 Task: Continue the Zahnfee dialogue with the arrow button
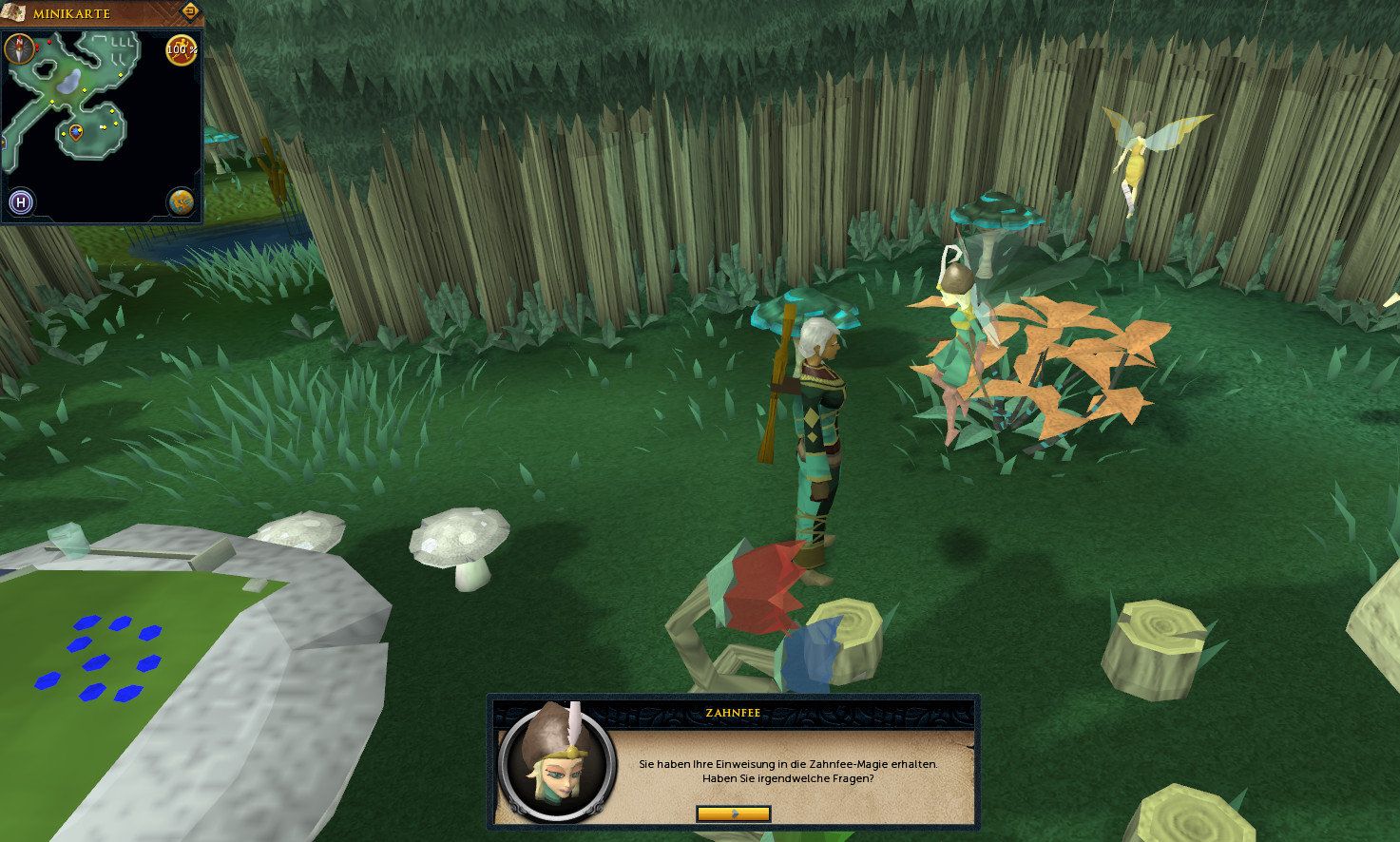coord(733,813)
